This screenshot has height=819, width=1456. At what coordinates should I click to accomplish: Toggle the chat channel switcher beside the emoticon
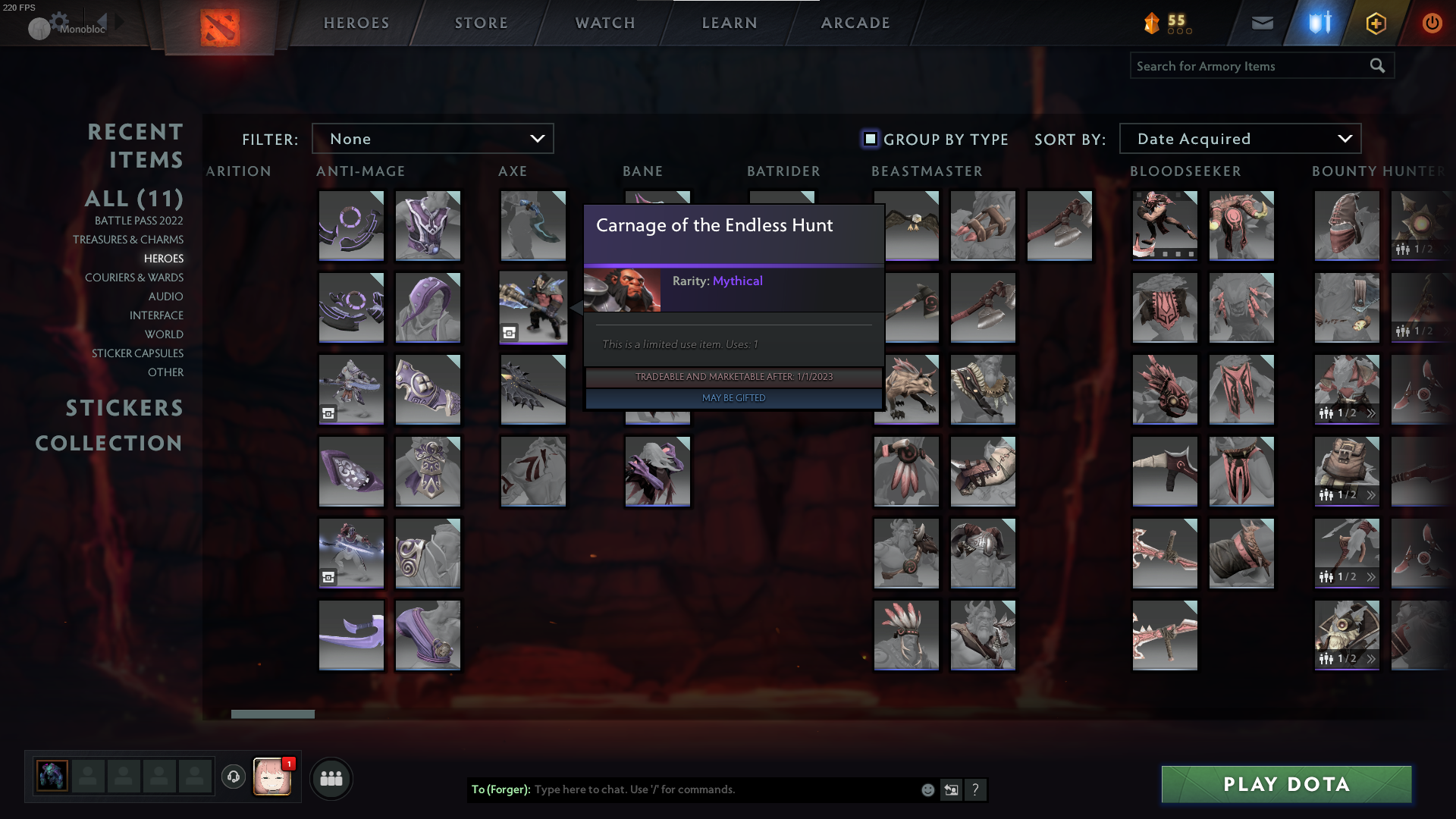tap(951, 789)
